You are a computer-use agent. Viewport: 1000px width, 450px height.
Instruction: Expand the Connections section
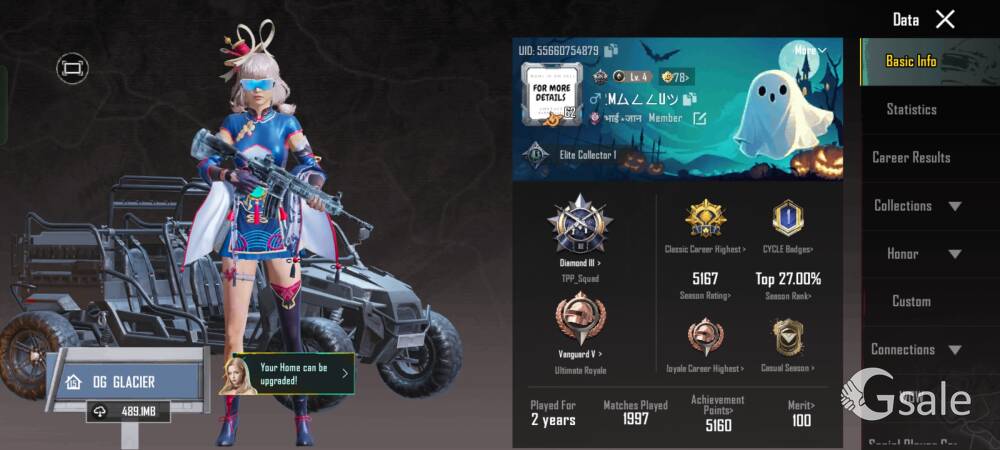point(916,349)
